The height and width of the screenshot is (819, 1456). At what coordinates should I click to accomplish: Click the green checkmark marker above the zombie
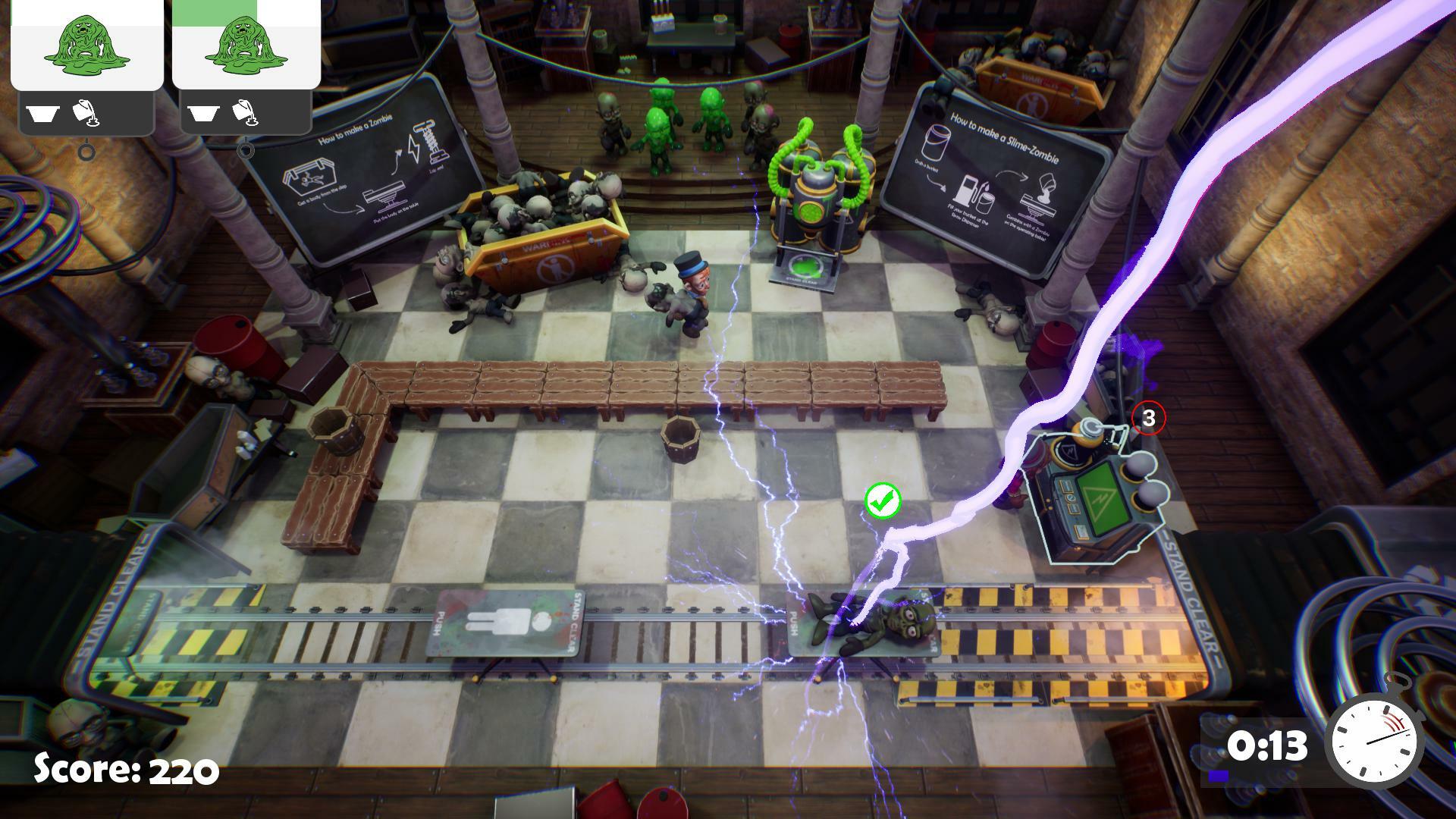[883, 500]
